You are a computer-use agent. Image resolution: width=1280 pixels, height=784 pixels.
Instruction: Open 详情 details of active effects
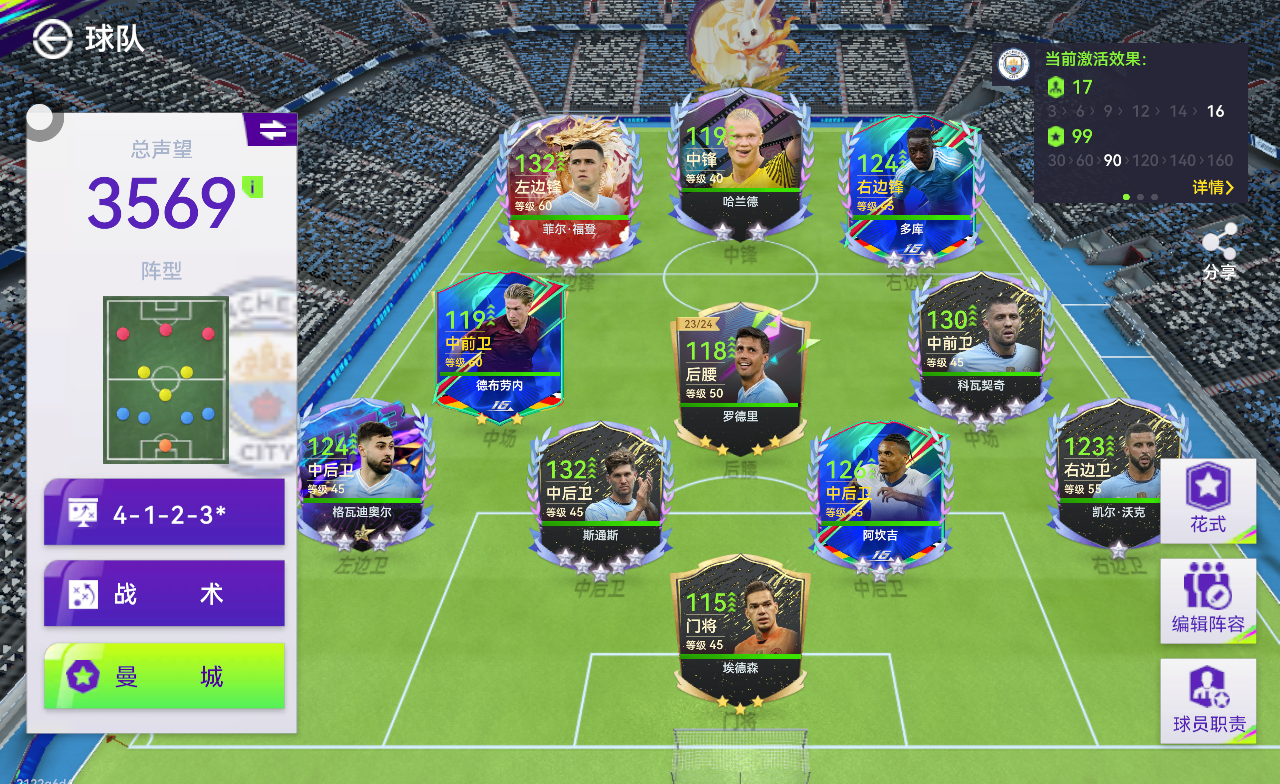tap(1213, 187)
